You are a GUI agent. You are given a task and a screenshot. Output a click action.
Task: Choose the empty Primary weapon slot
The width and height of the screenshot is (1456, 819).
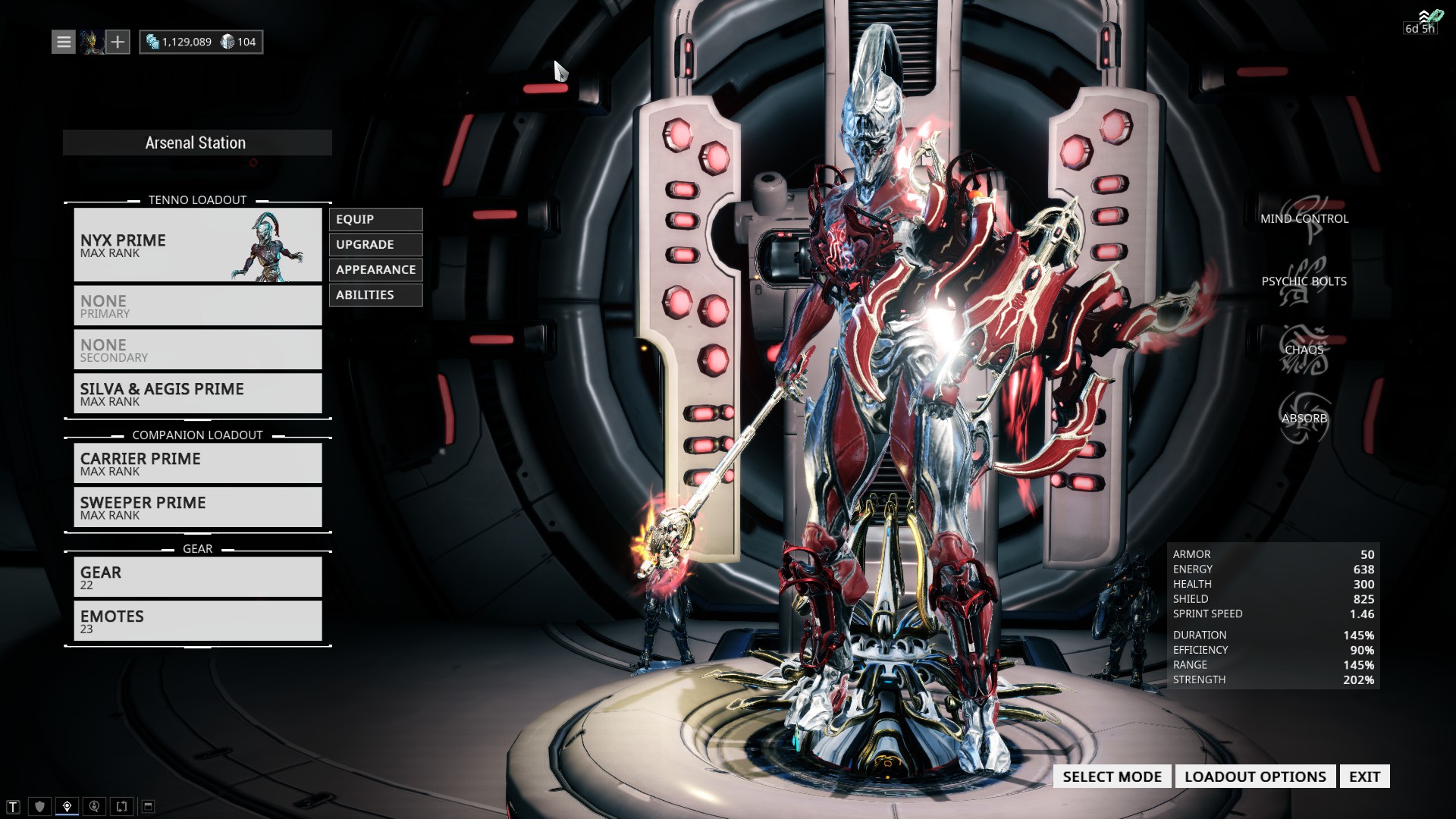197,306
